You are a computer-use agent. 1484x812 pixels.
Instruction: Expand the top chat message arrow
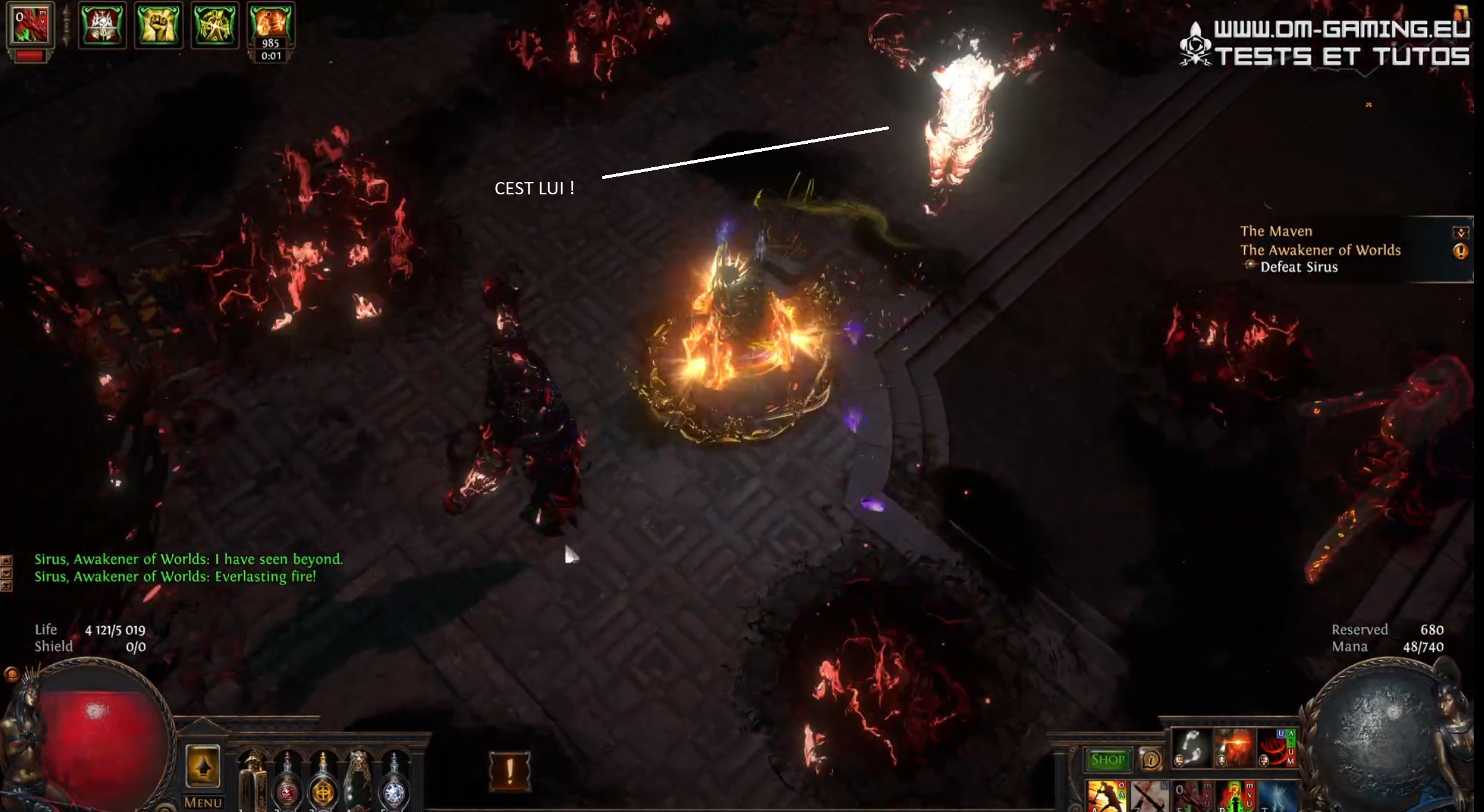(7, 559)
